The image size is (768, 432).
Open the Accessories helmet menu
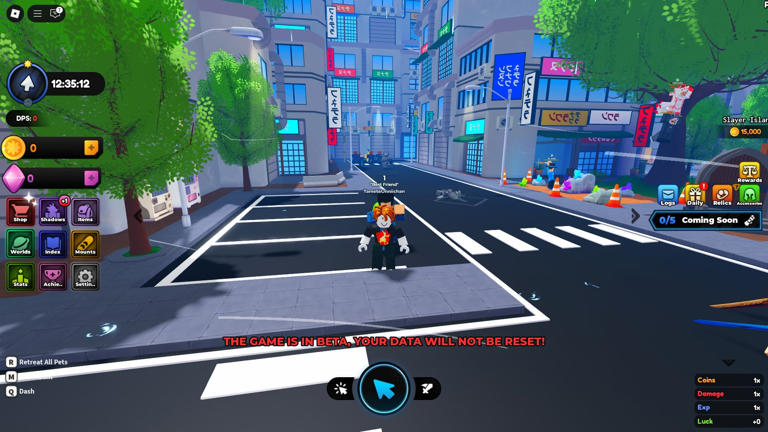tap(749, 194)
